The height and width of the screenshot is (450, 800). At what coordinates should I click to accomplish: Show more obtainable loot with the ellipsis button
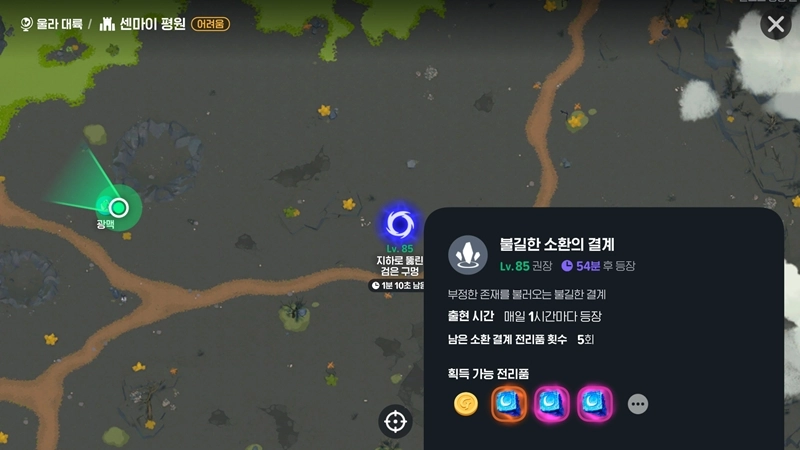point(638,404)
